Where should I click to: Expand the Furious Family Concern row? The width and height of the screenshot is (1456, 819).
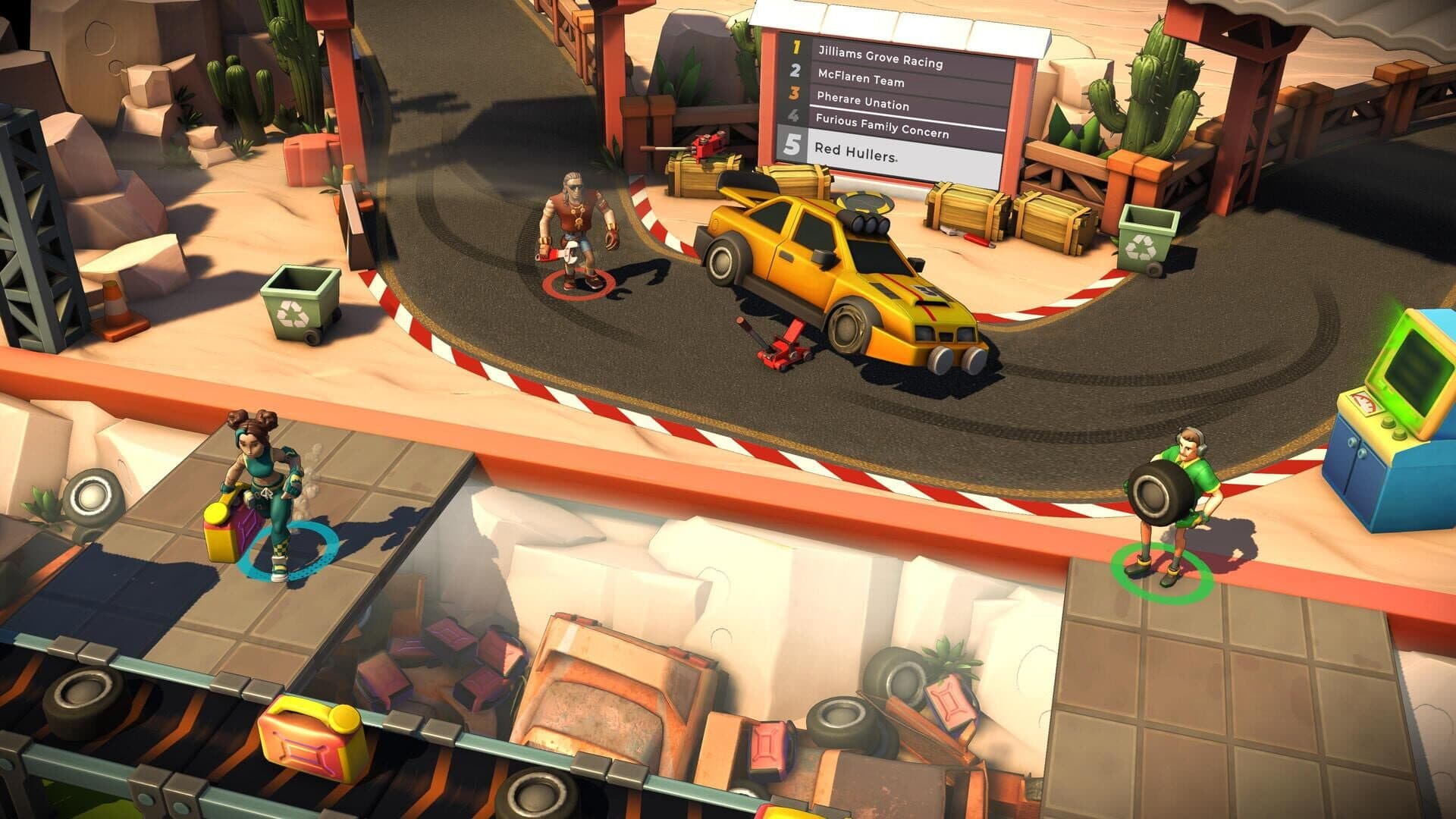pos(883,126)
